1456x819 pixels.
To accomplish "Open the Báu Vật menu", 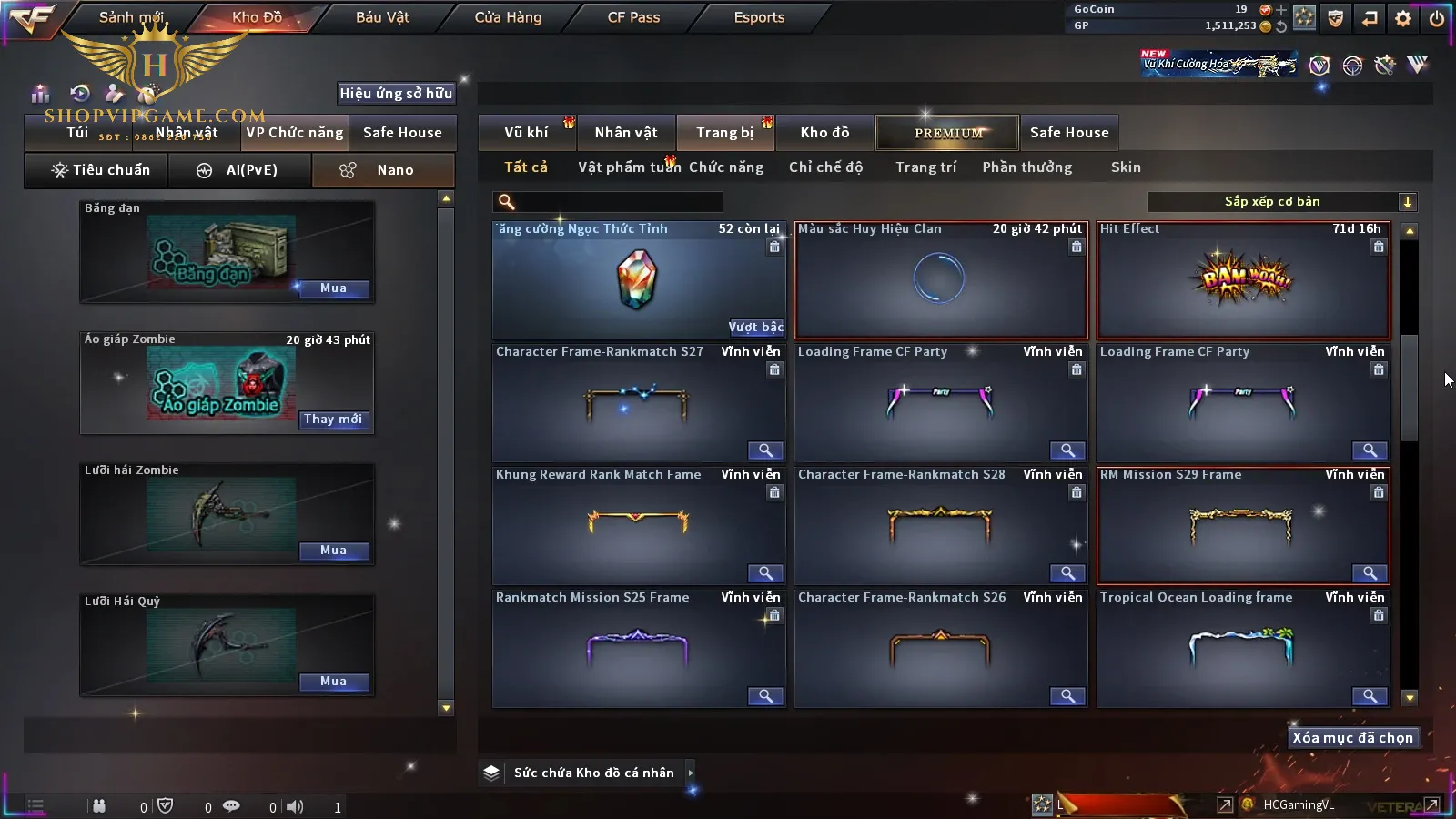I will click(382, 17).
